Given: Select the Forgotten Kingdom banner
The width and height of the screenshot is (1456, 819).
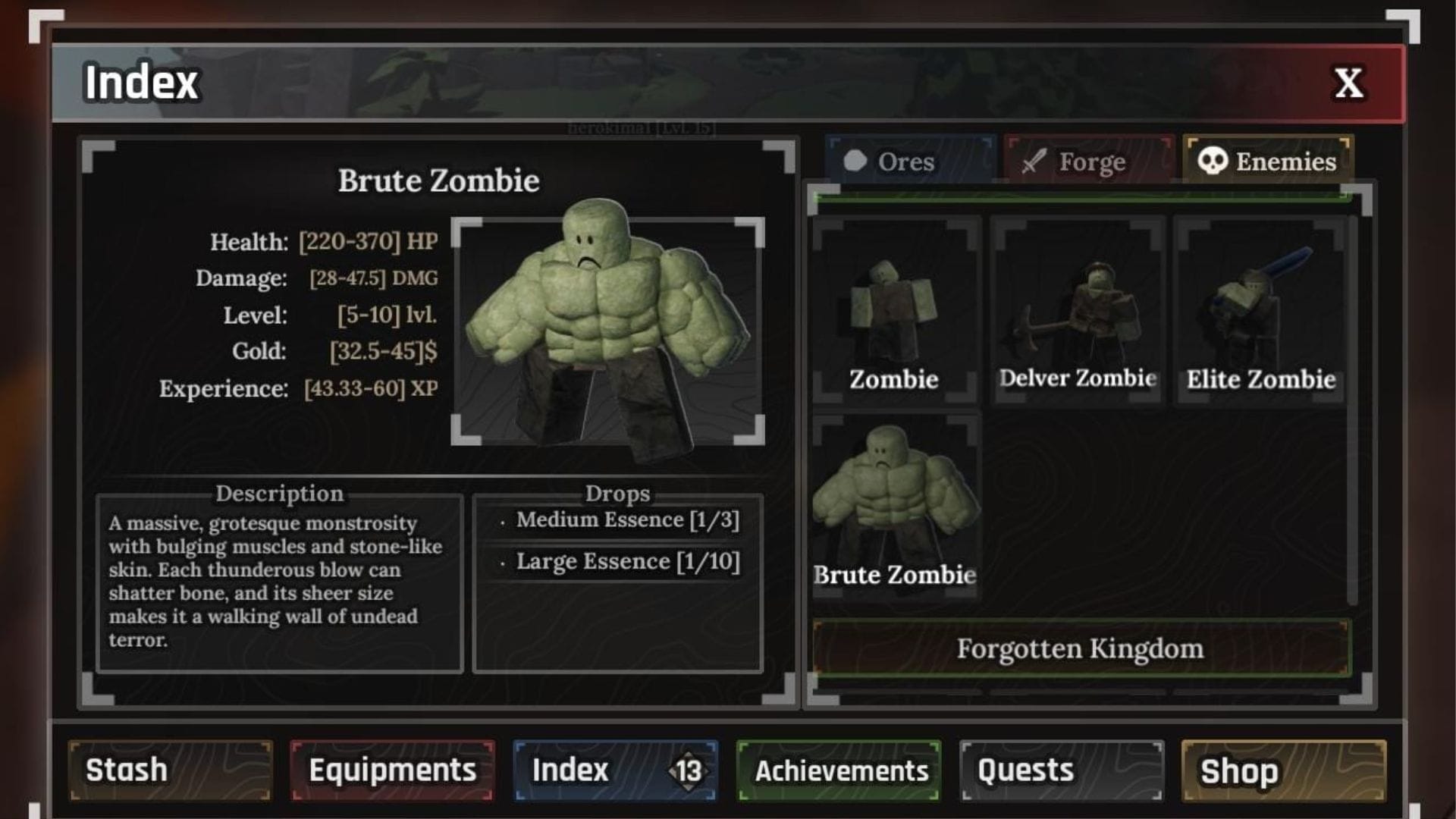Looking at the screenshot, I should 1080,648.
